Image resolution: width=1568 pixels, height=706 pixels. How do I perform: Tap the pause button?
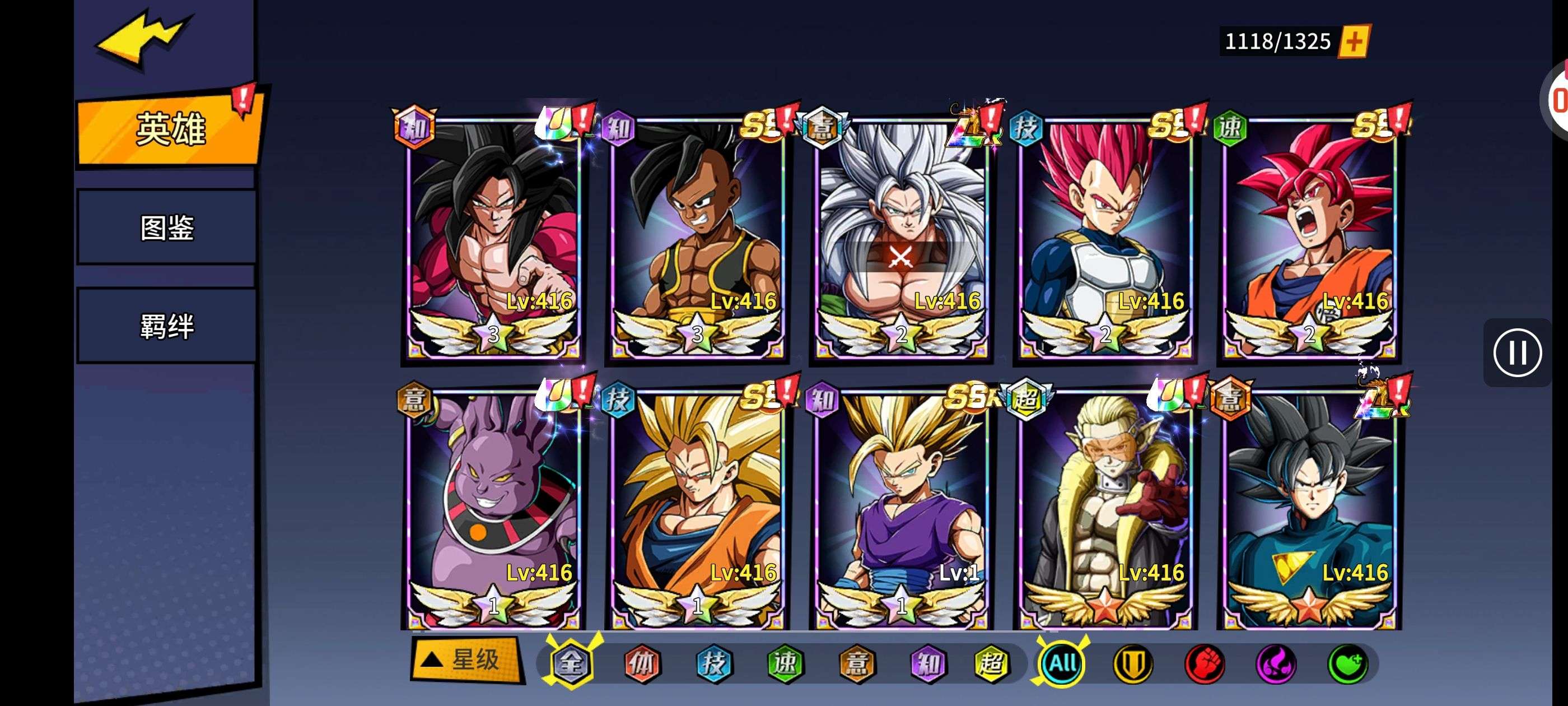coord(1517,352)
